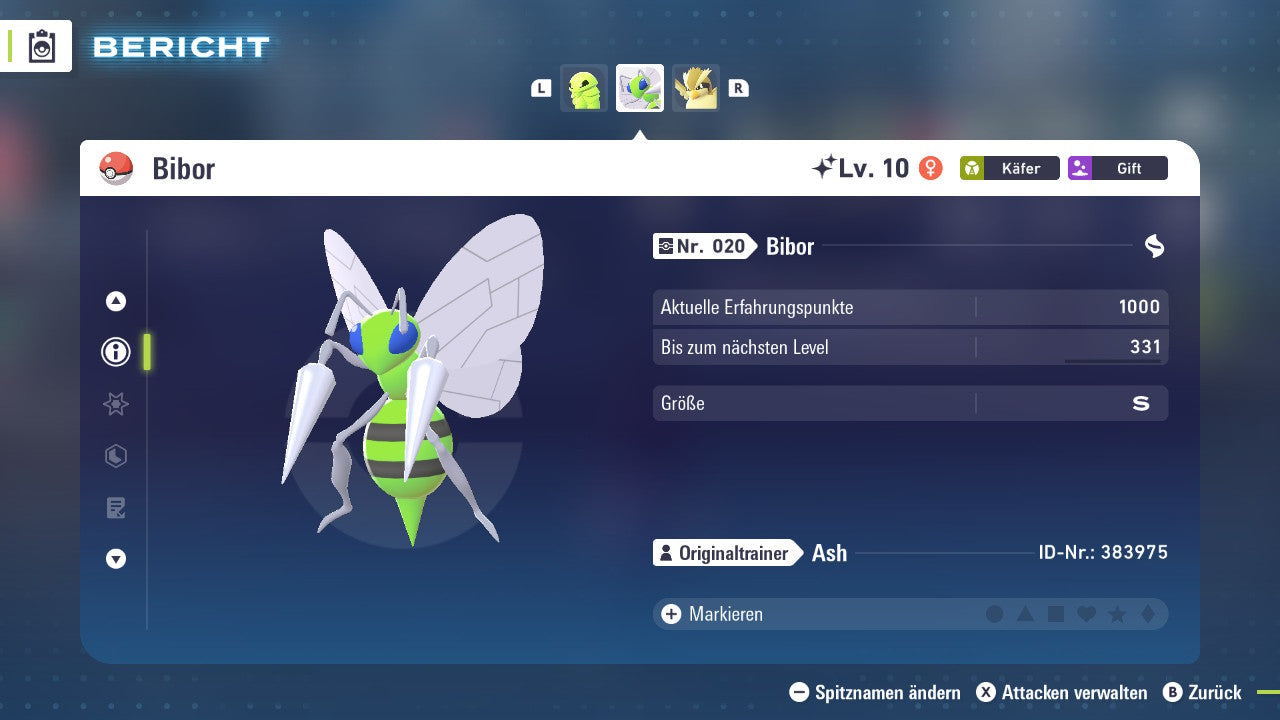1280x720 pixels.
Task: Show the notes page side tab
Action: [x=116, y=508]
